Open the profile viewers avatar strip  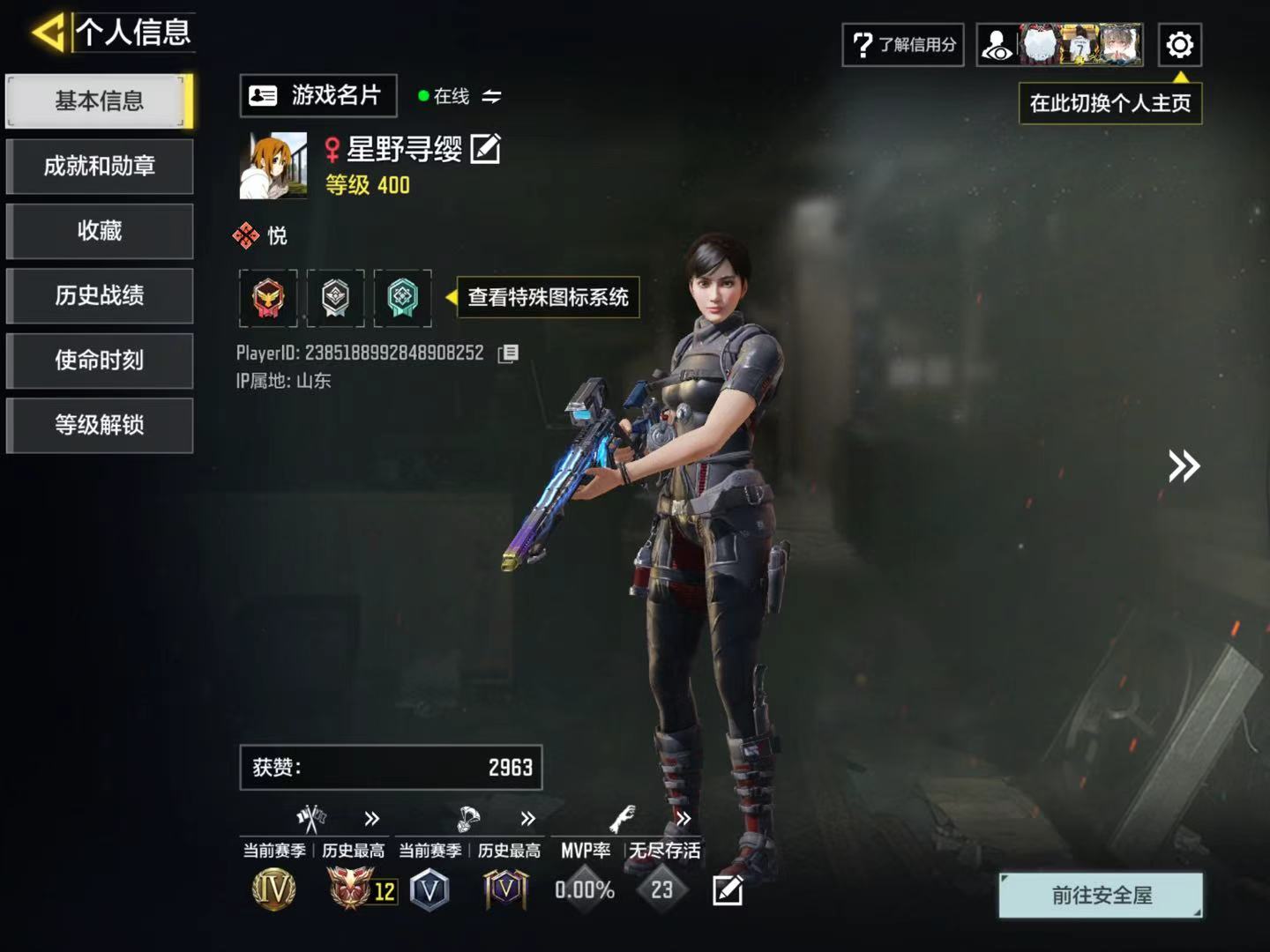coord(1060,45)
